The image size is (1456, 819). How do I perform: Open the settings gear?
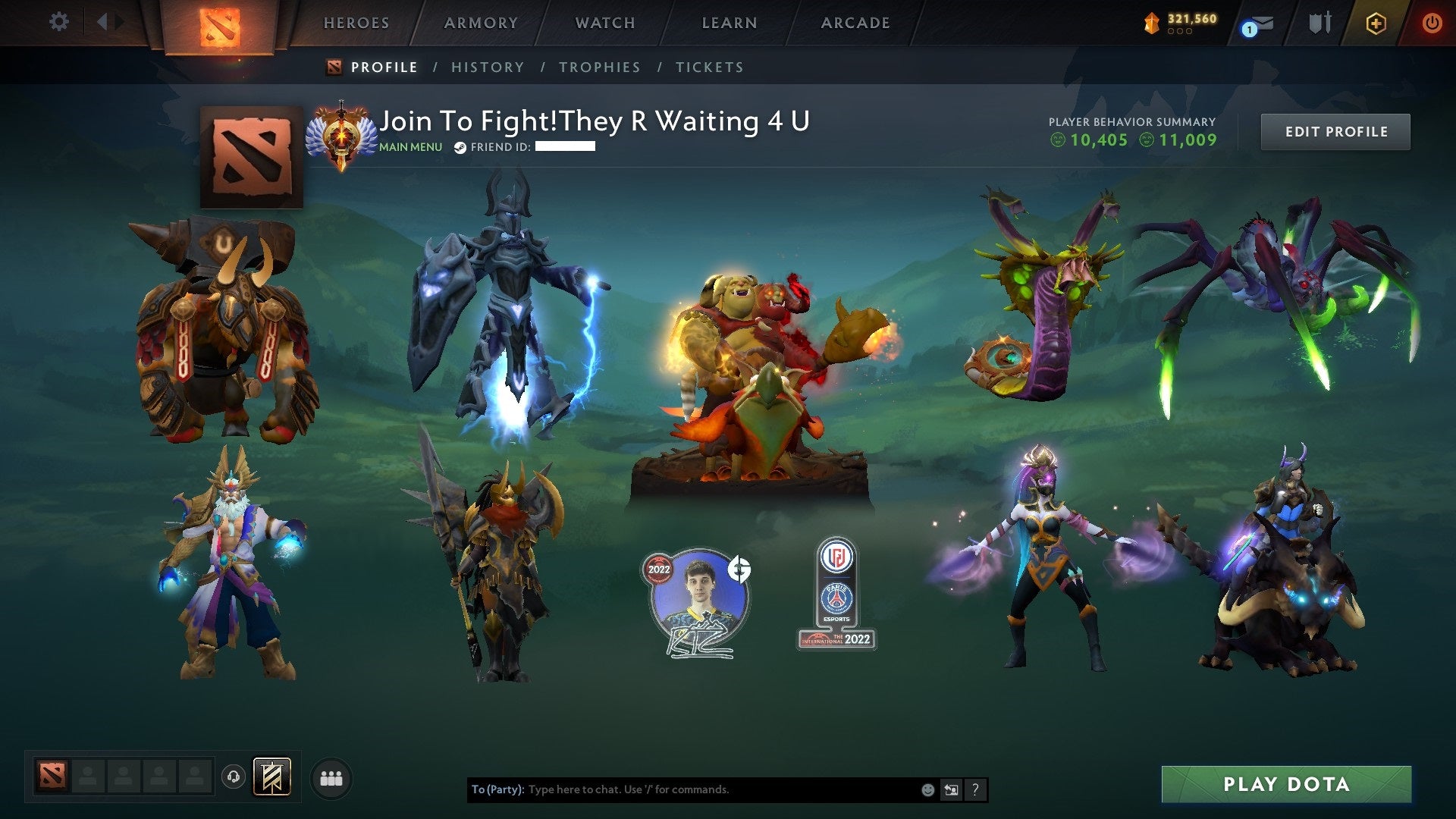(x=59, y=22)
